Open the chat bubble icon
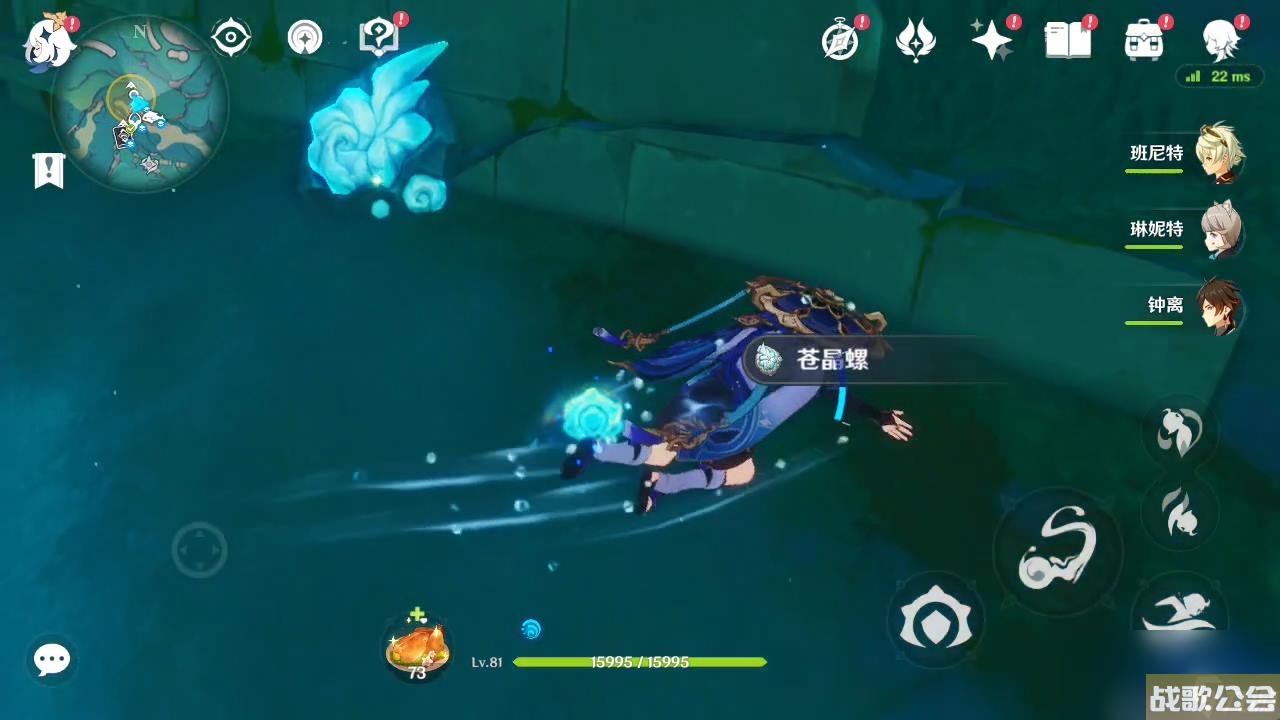Viewport: 1280px width, 720px height. tap(51, 659)
